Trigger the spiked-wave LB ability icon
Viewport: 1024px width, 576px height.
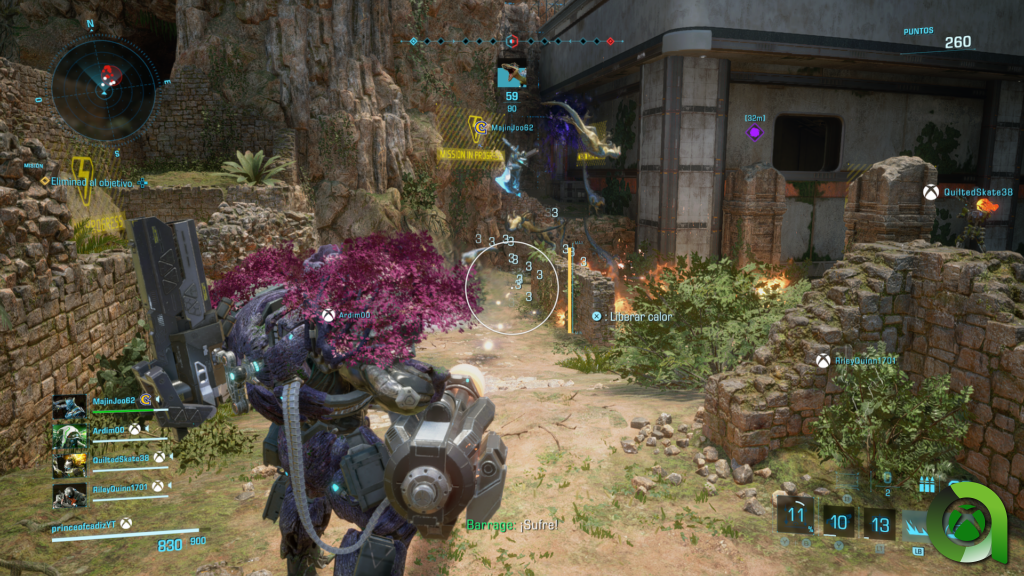coord(920,523)
